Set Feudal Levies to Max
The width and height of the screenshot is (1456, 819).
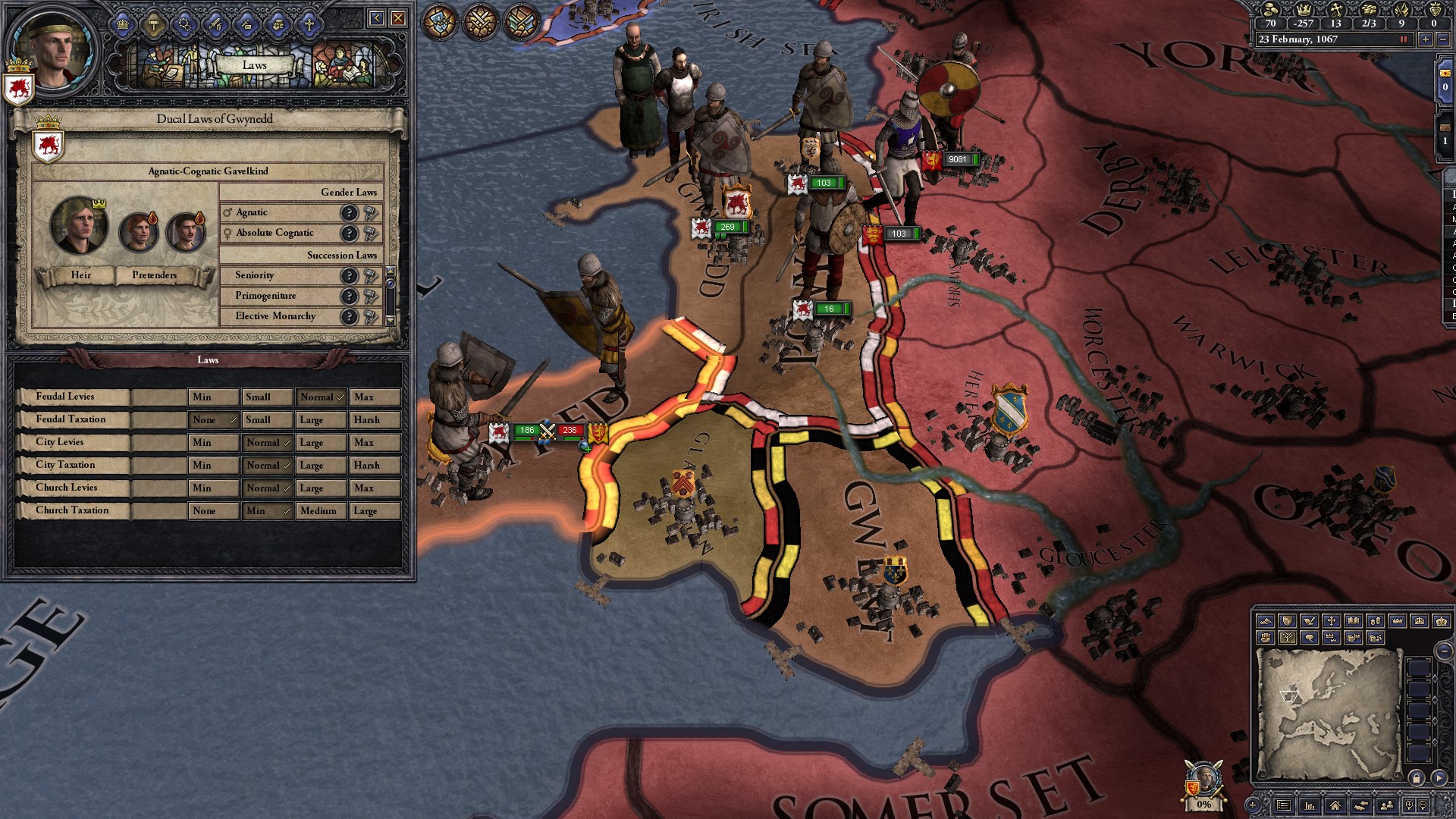374,397
